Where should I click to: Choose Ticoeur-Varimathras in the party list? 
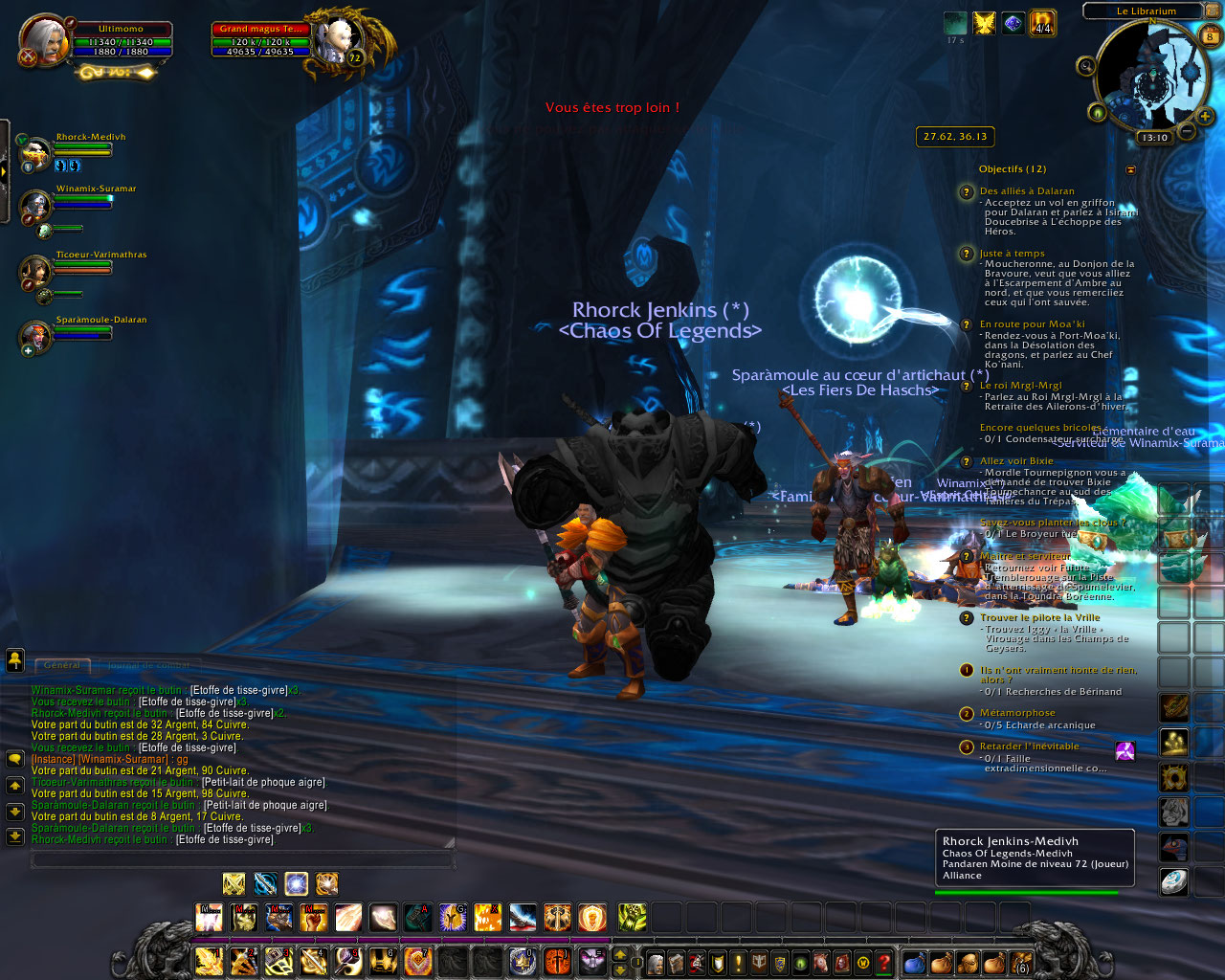[37, 272]
